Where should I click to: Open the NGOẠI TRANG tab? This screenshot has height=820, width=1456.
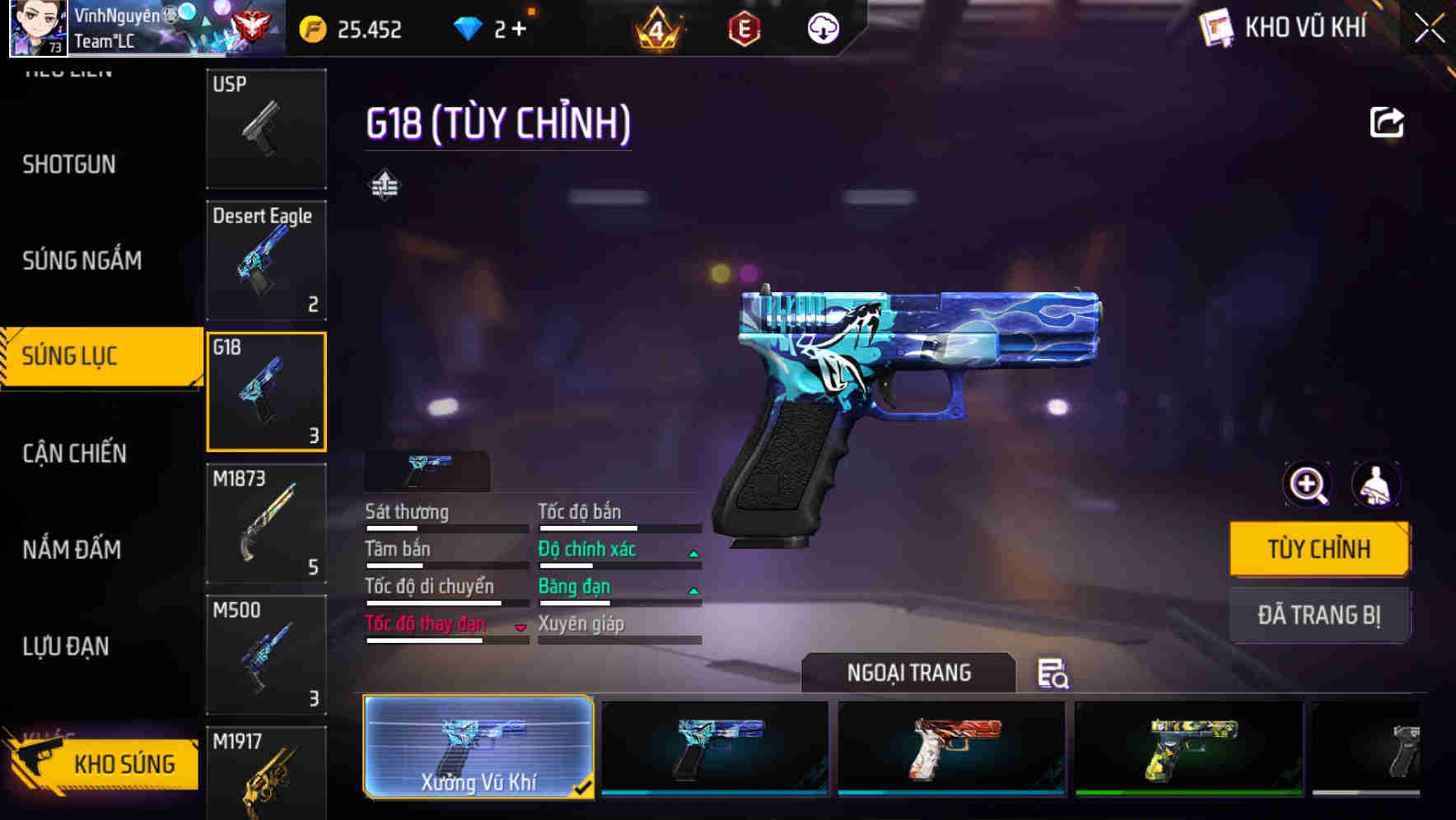pos(909,673)
